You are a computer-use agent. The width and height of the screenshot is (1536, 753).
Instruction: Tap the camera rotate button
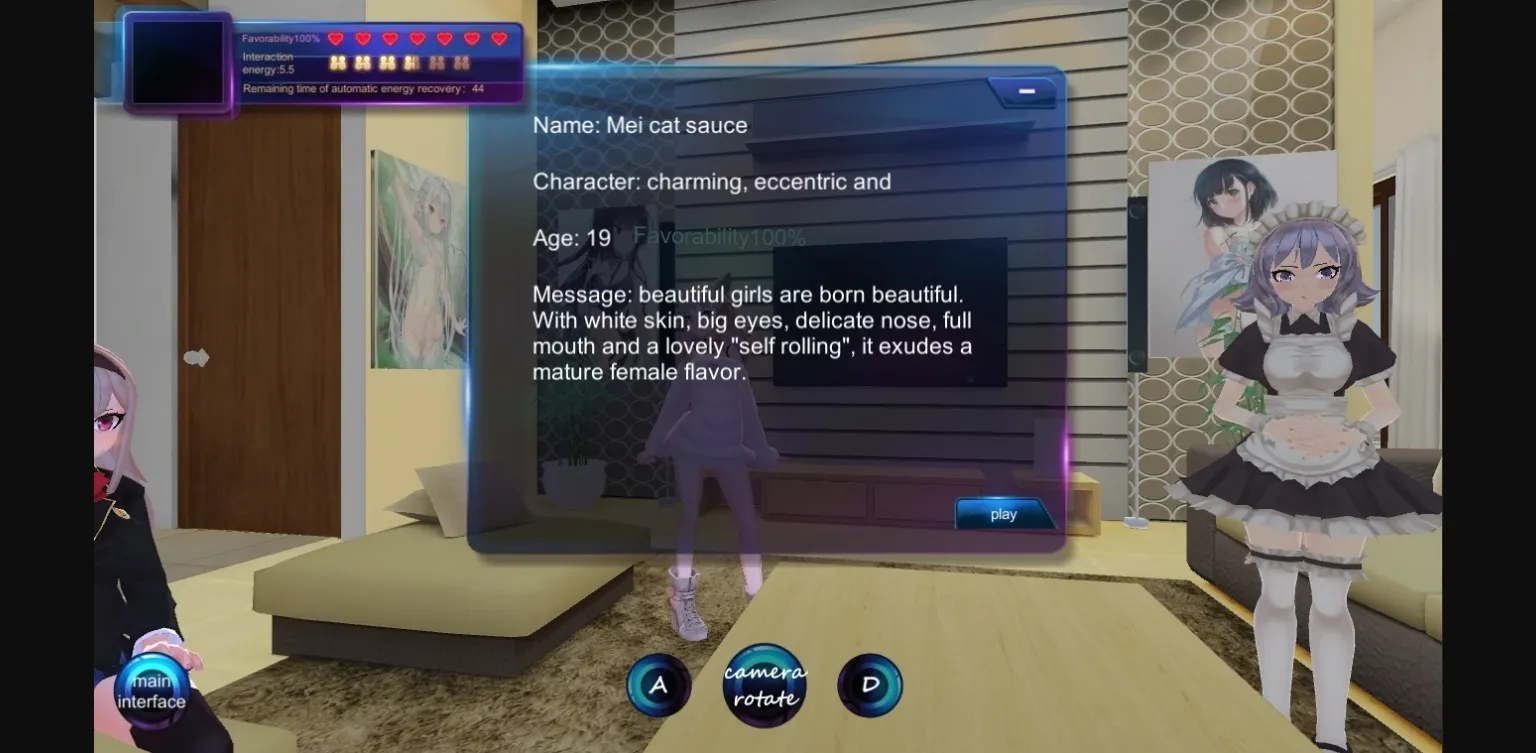pos(764,684)
